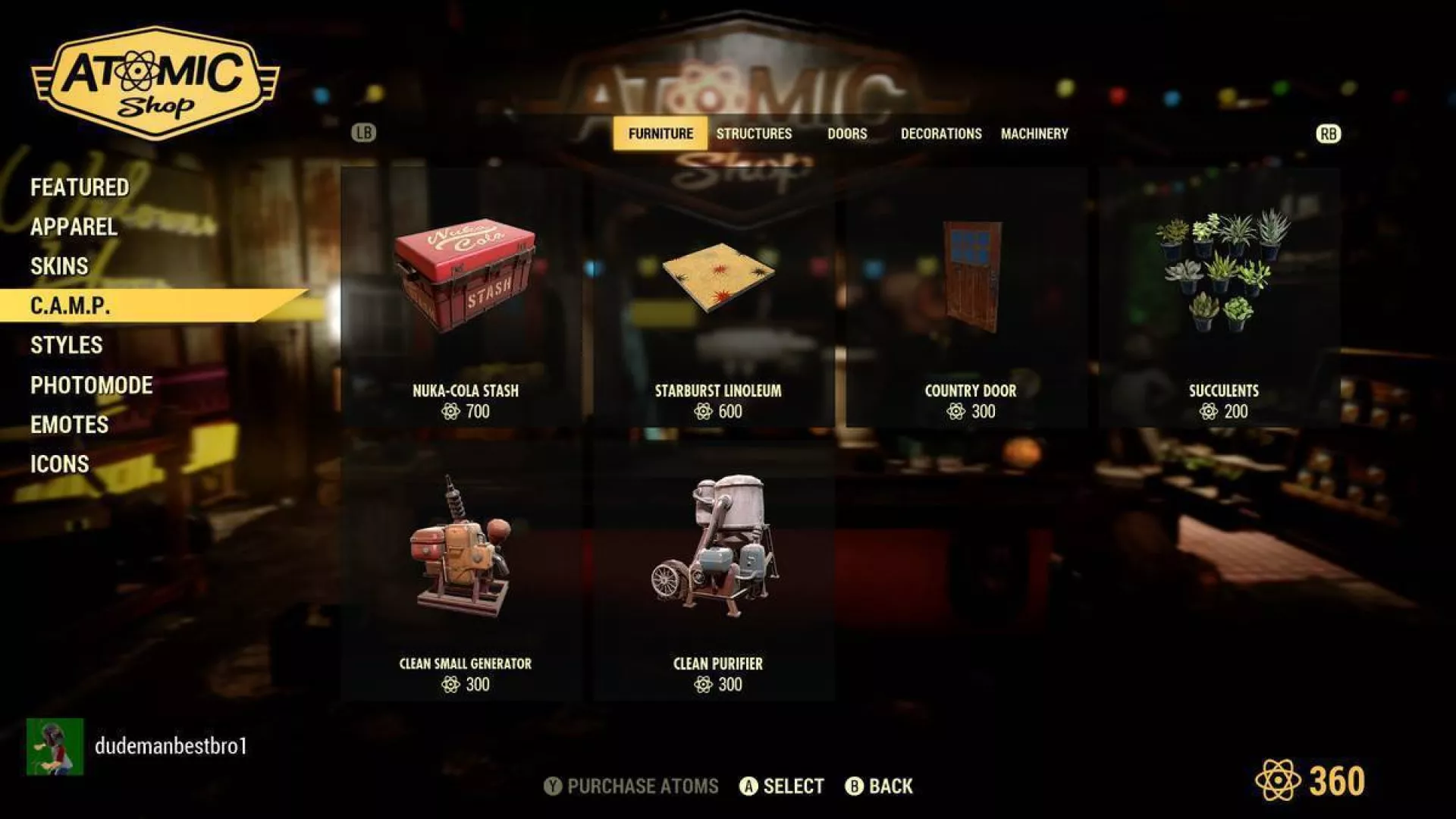Go to the Skins category

[59, 266]
